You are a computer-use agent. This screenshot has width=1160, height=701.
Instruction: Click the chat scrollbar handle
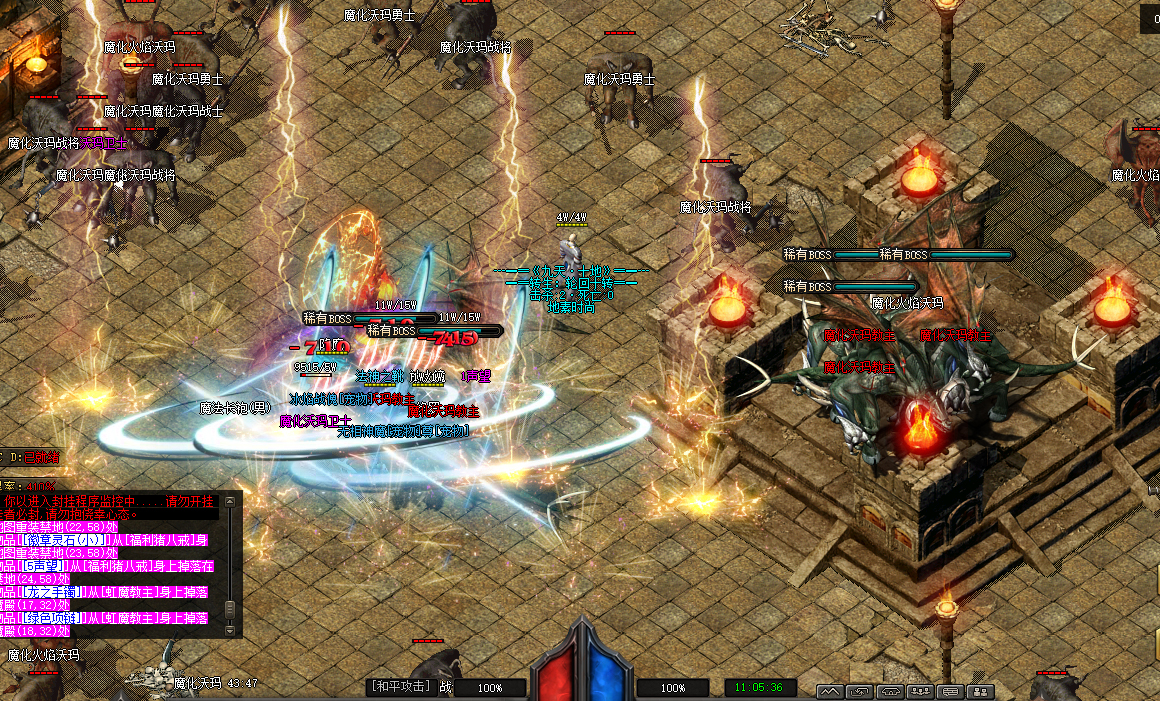pyautogui.click(x=230, y=609)
